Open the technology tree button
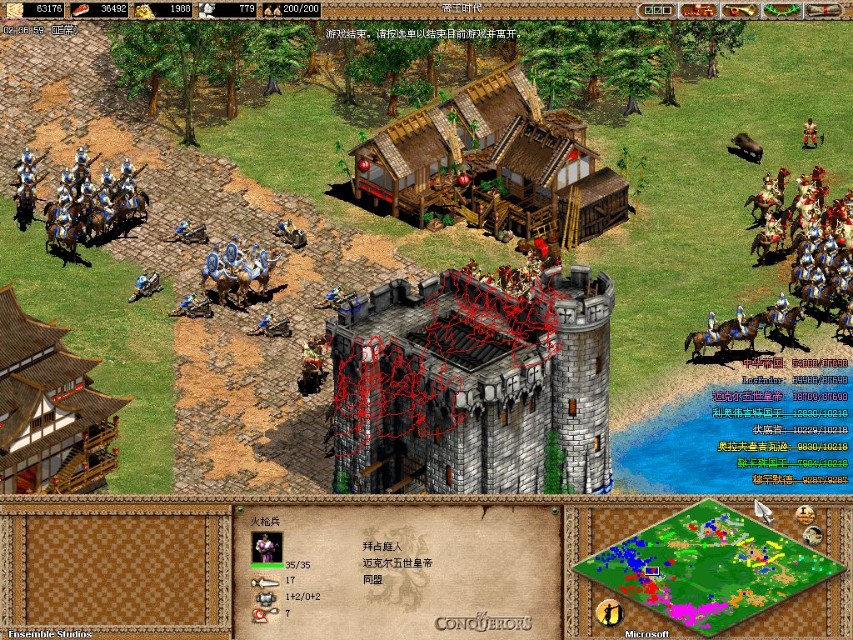This screenshot has height=640, width=853. pos(696,10)
